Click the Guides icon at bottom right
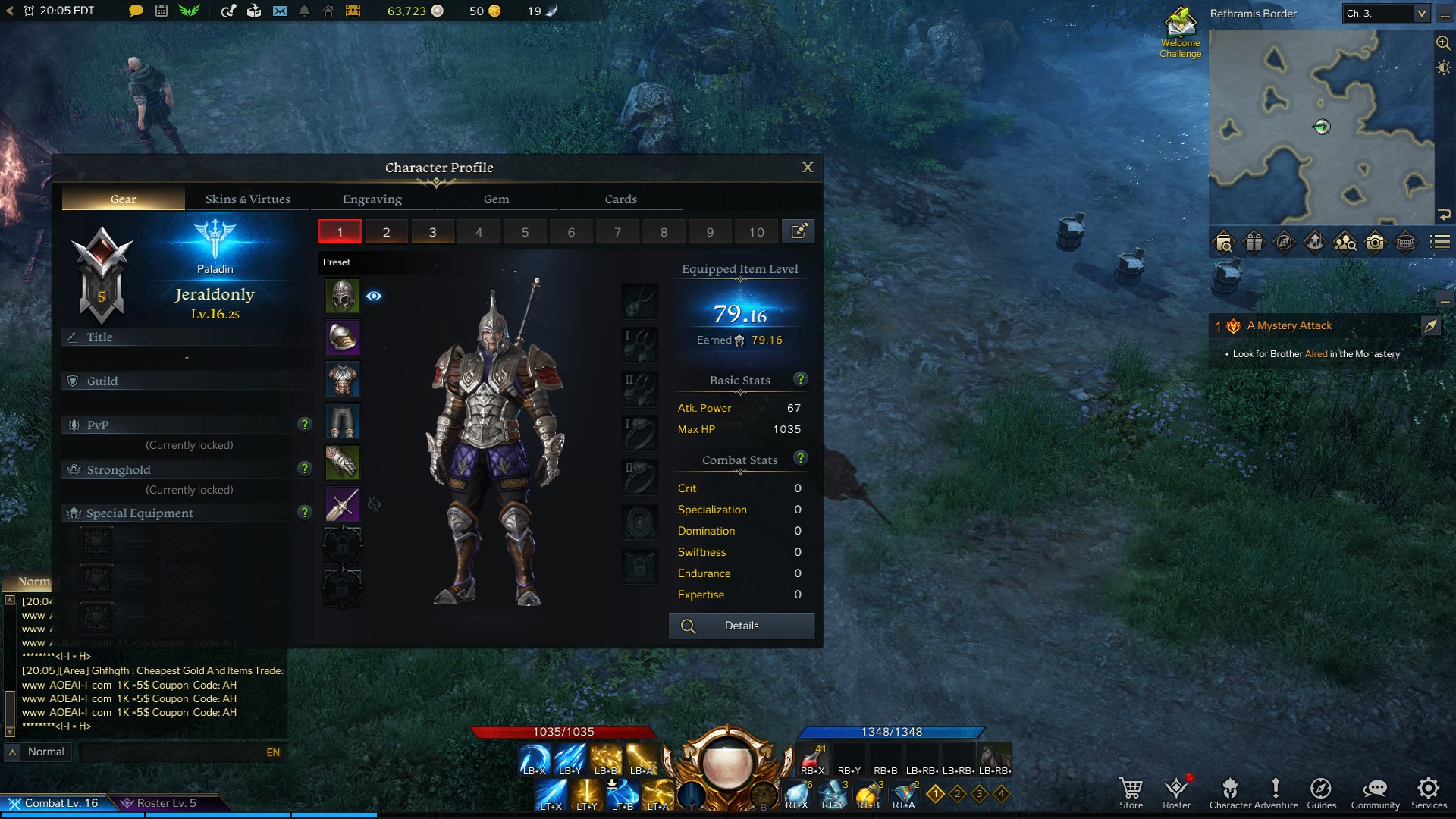The width and height of the screenshot is (1456, 819). (1322, 789)
